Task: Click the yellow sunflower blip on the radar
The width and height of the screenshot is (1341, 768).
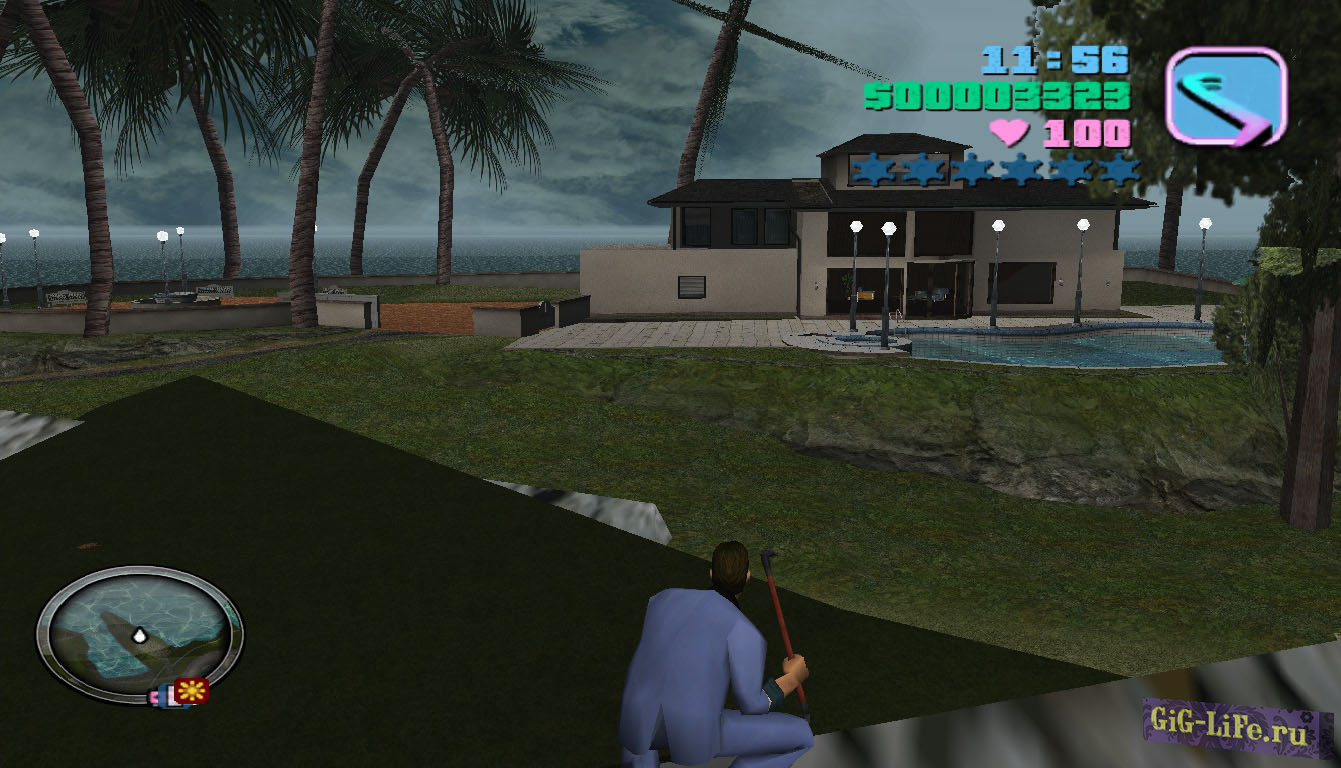Action: 192,690
